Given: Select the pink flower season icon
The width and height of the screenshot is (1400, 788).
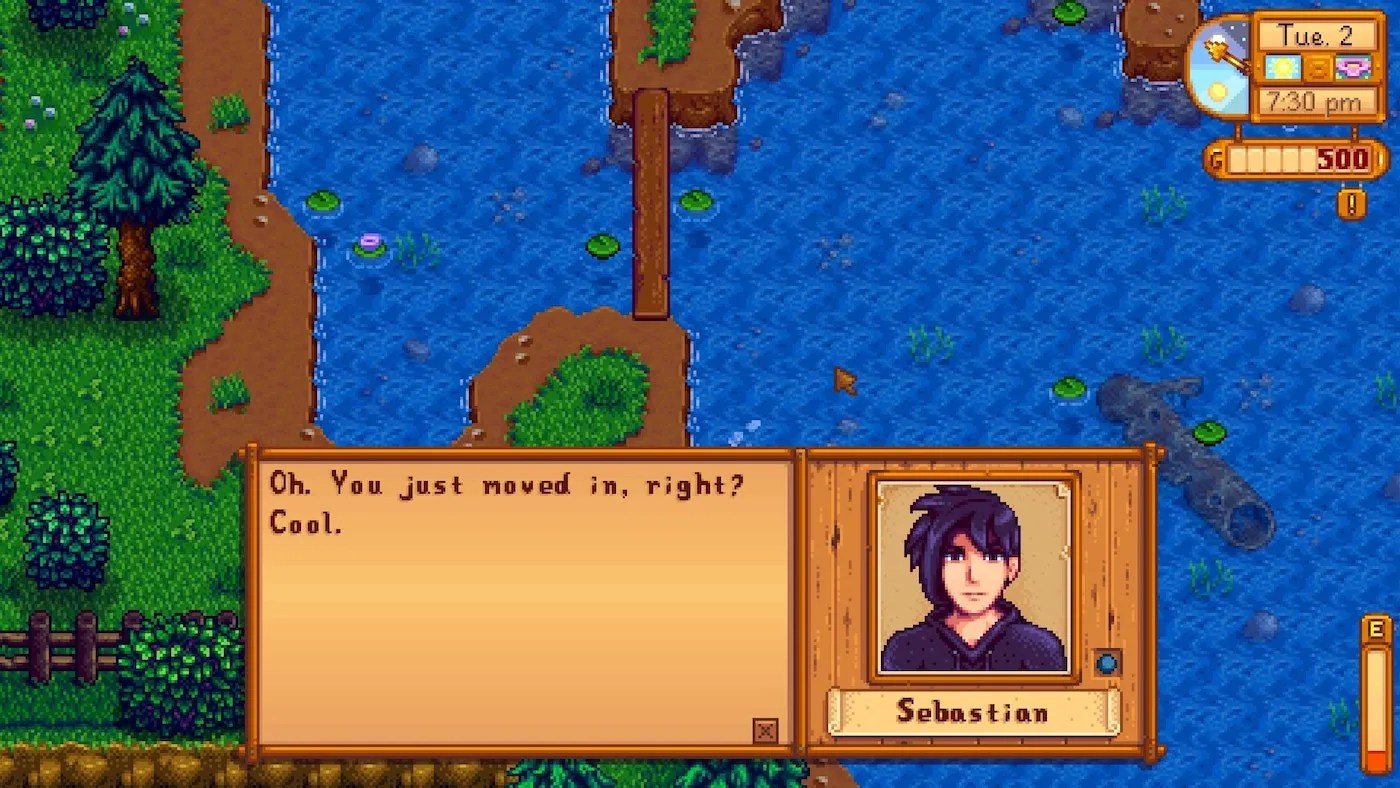Looking at the screenshot, I should [x=1352, y=67].
